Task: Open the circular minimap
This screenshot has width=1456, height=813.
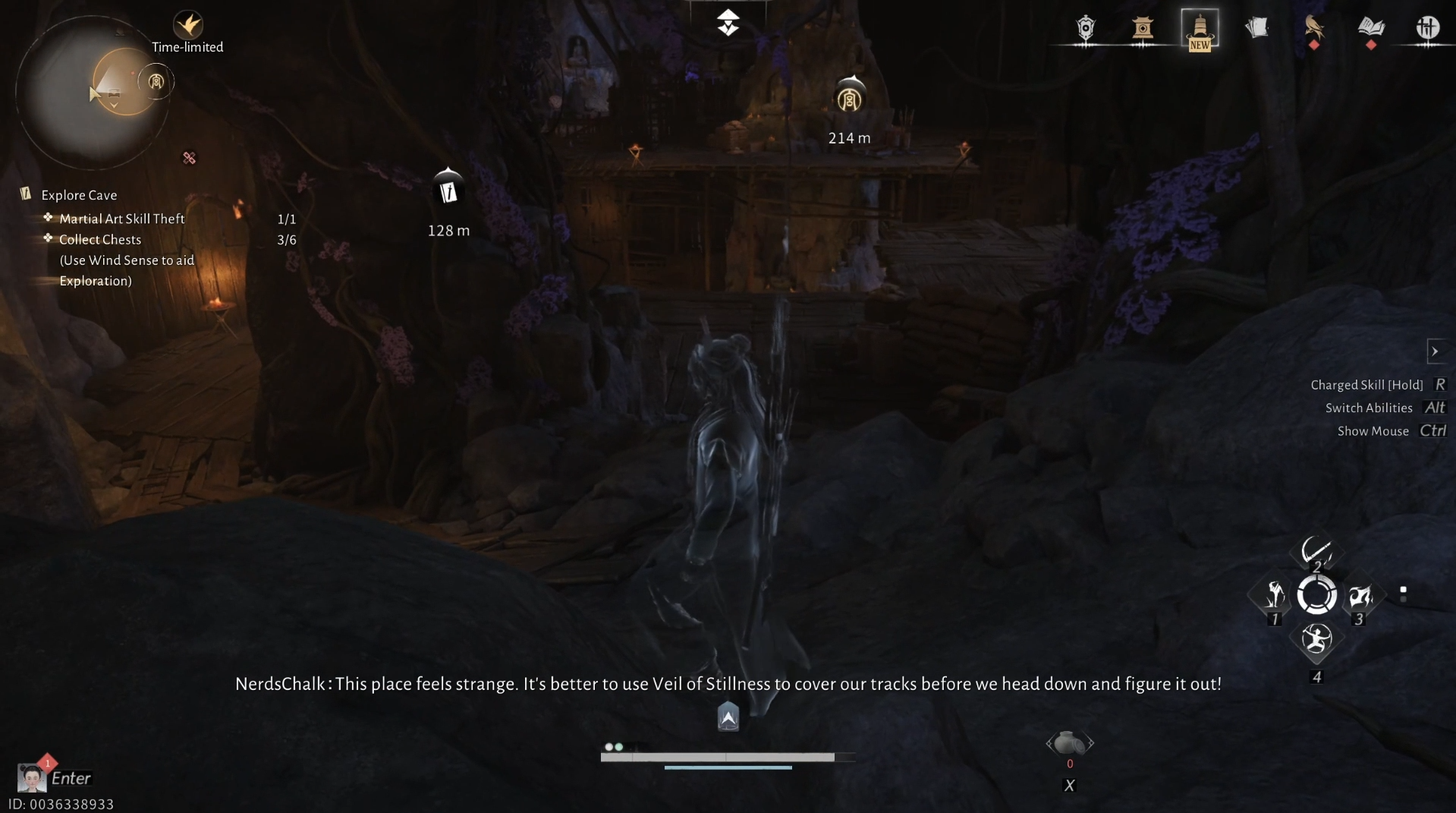Action: [92, 93]
